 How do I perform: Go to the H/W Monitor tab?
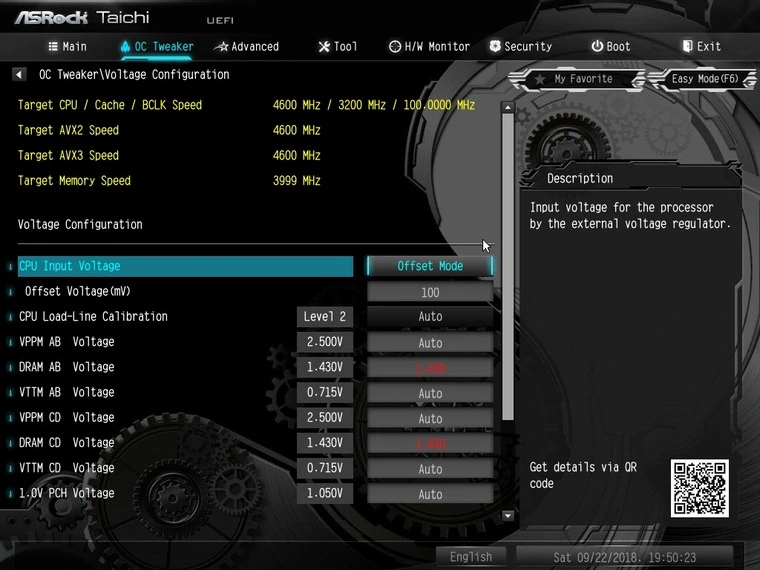coord(429,46)
